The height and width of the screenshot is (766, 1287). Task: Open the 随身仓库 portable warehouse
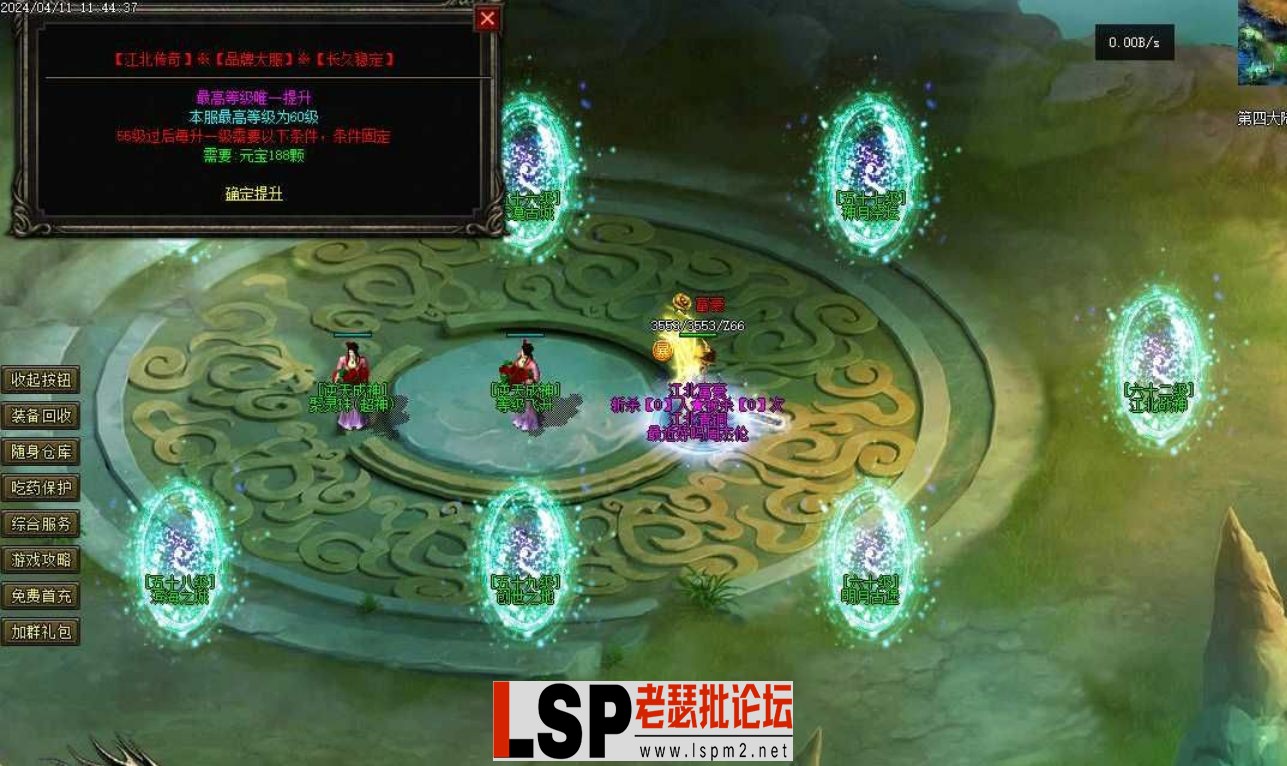[x=41, y=452]
